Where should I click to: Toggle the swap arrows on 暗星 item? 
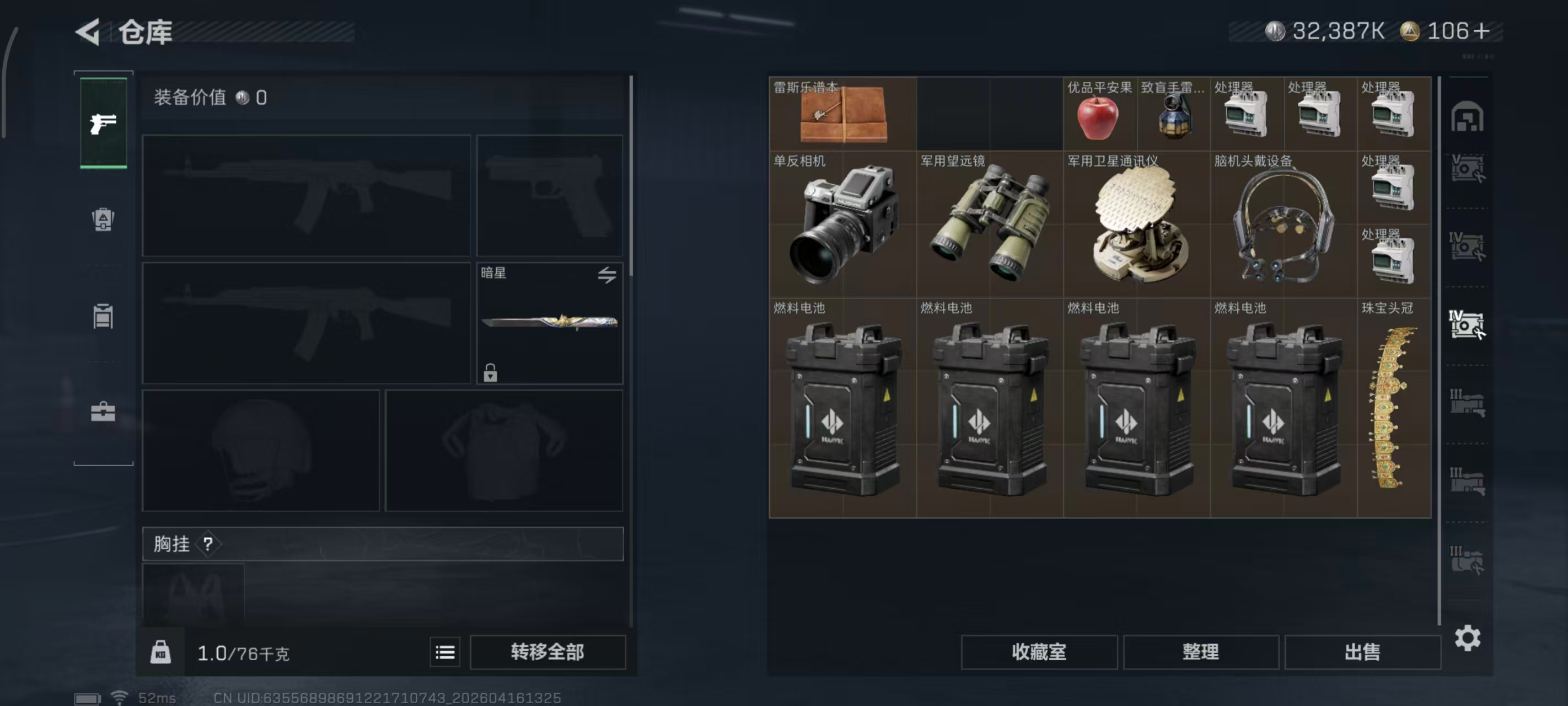point(607,275)
